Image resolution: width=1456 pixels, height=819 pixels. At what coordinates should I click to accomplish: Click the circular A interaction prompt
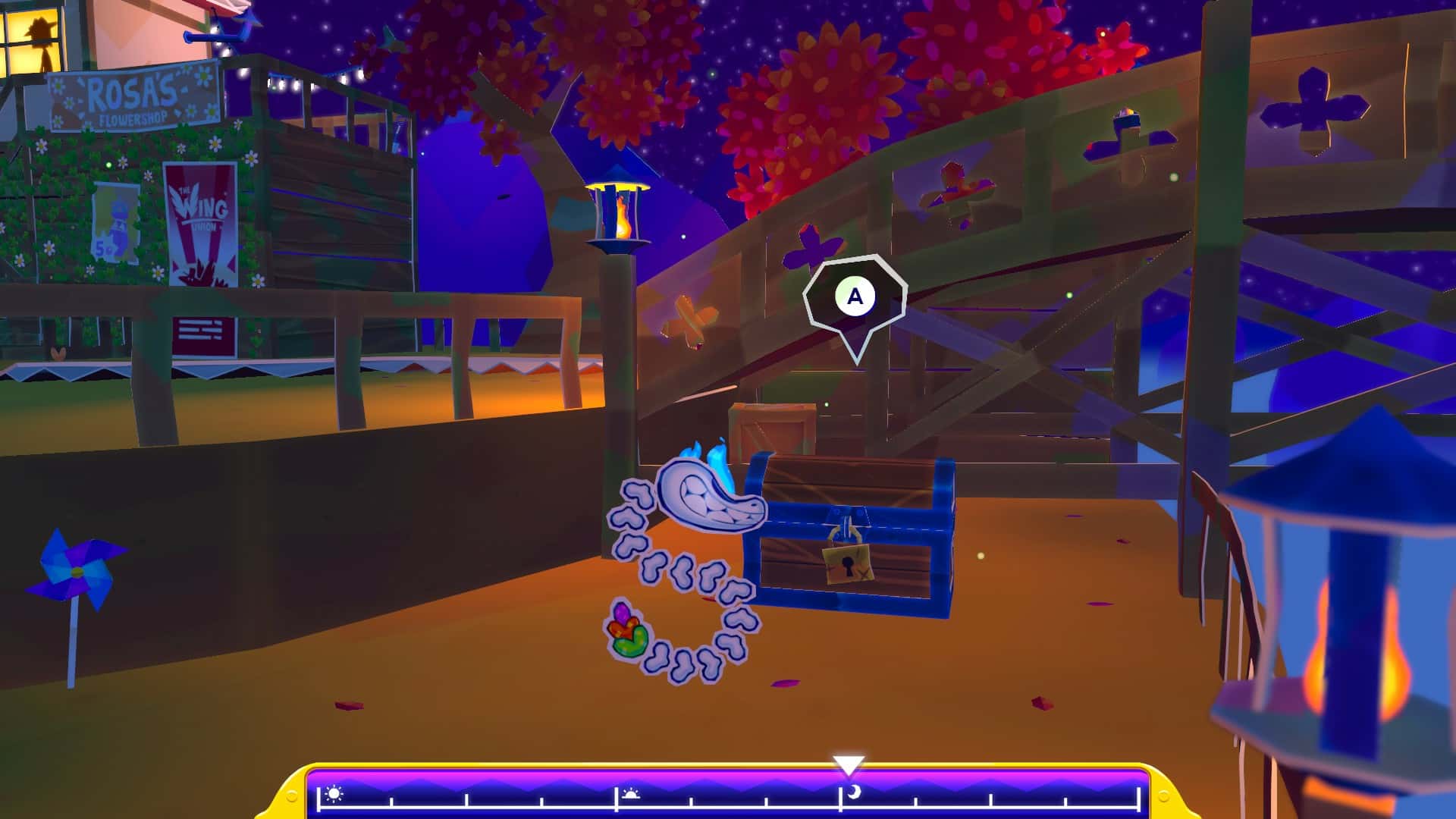[854, 297]
